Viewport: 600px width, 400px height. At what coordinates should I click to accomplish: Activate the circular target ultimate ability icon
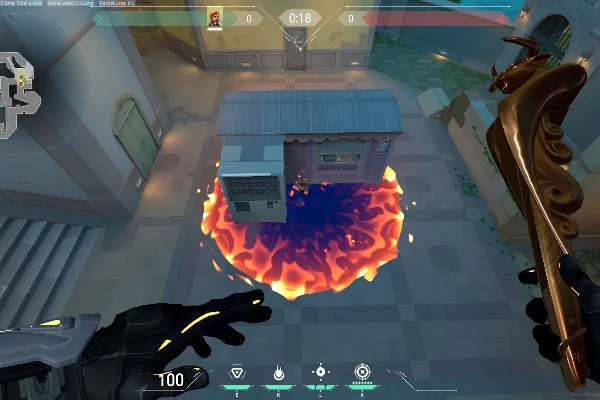tap(361, 372)
